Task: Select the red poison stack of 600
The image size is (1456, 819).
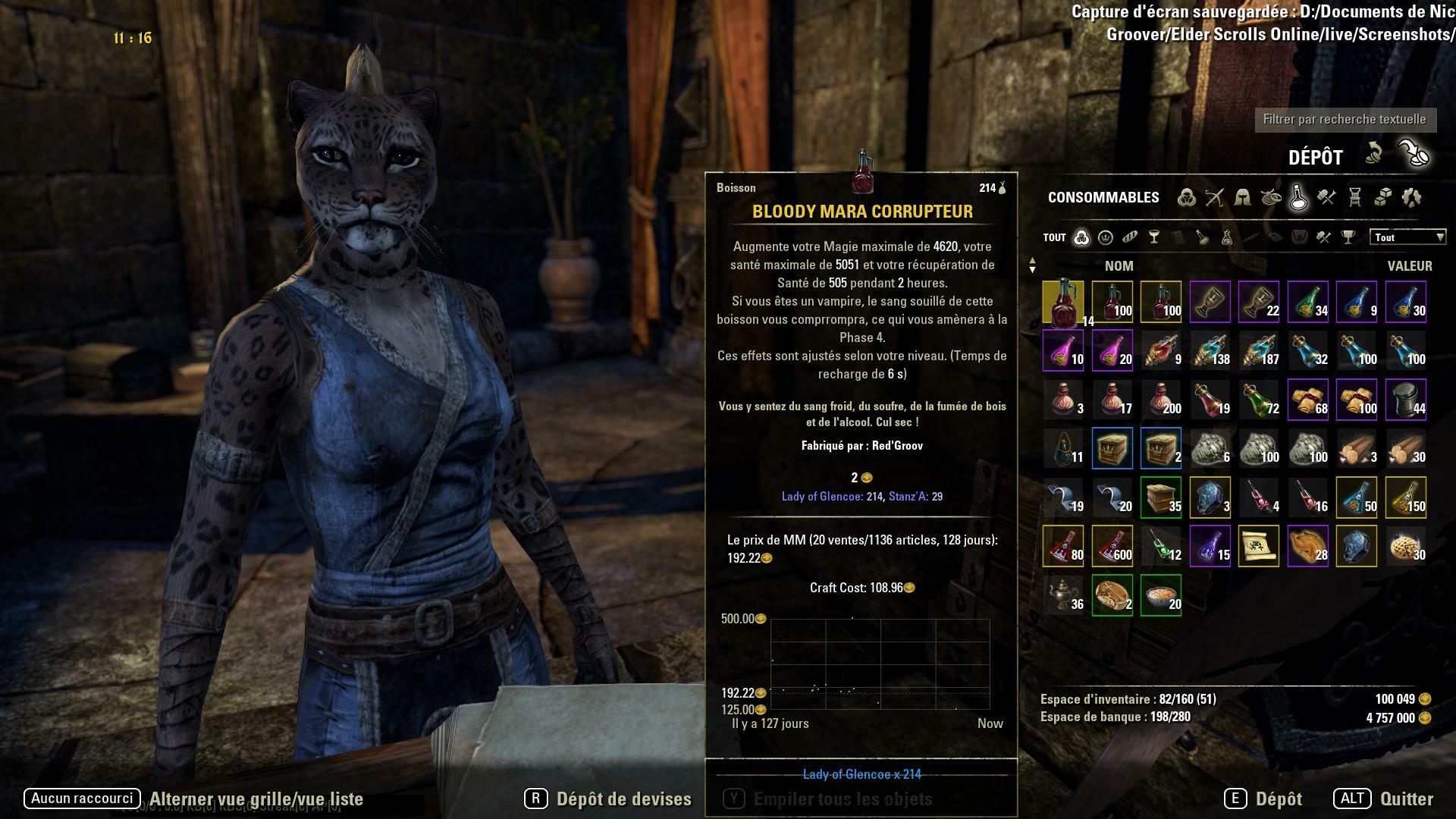Action: click(x=1112, y=546)
